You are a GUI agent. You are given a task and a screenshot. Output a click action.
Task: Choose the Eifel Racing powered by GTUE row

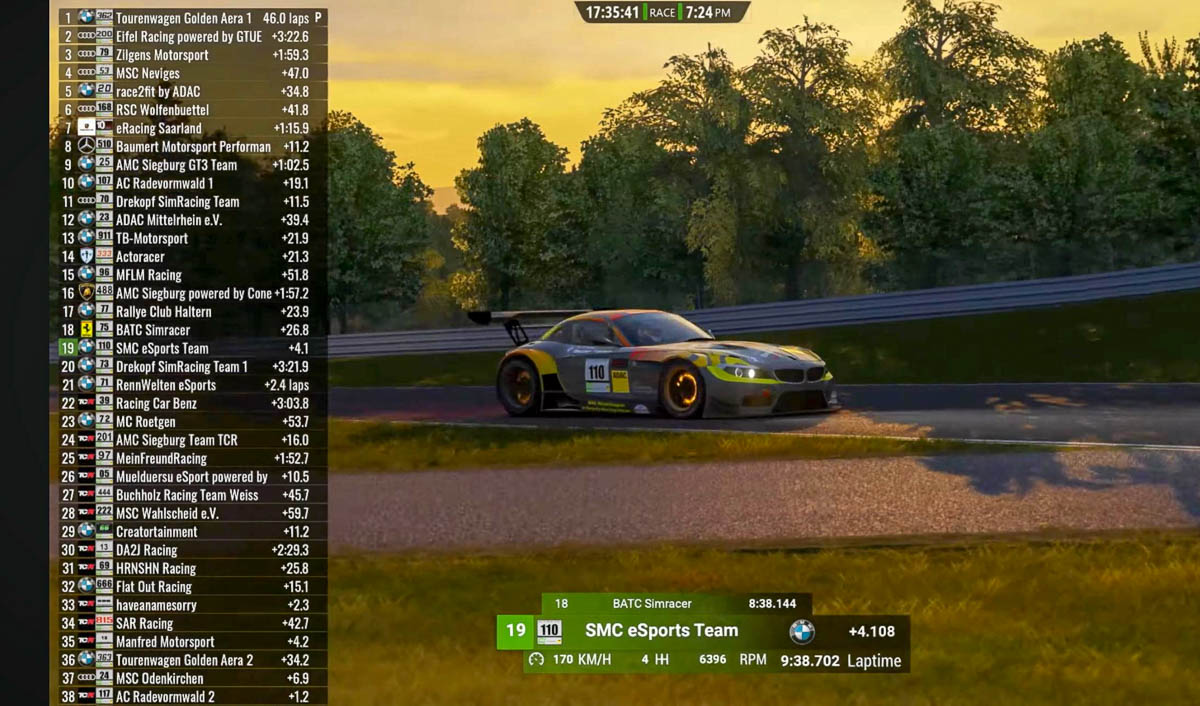click(190, 37)
